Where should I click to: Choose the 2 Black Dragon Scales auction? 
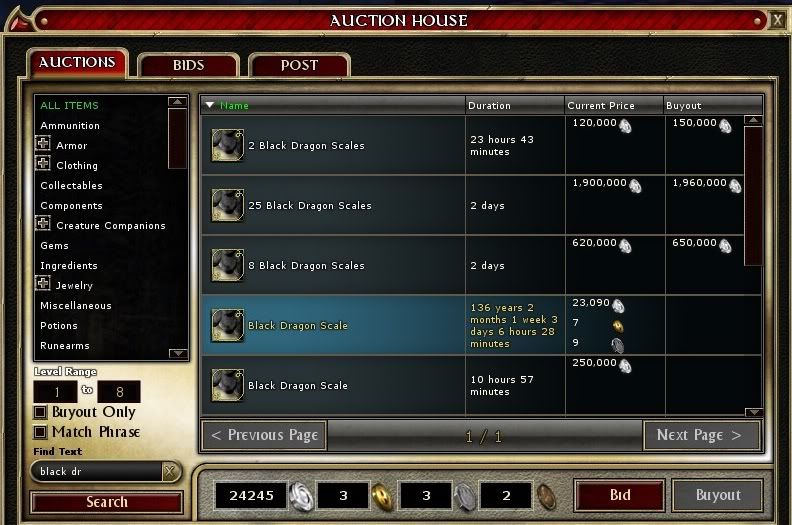pyautogui.click(x=306, y=146)
